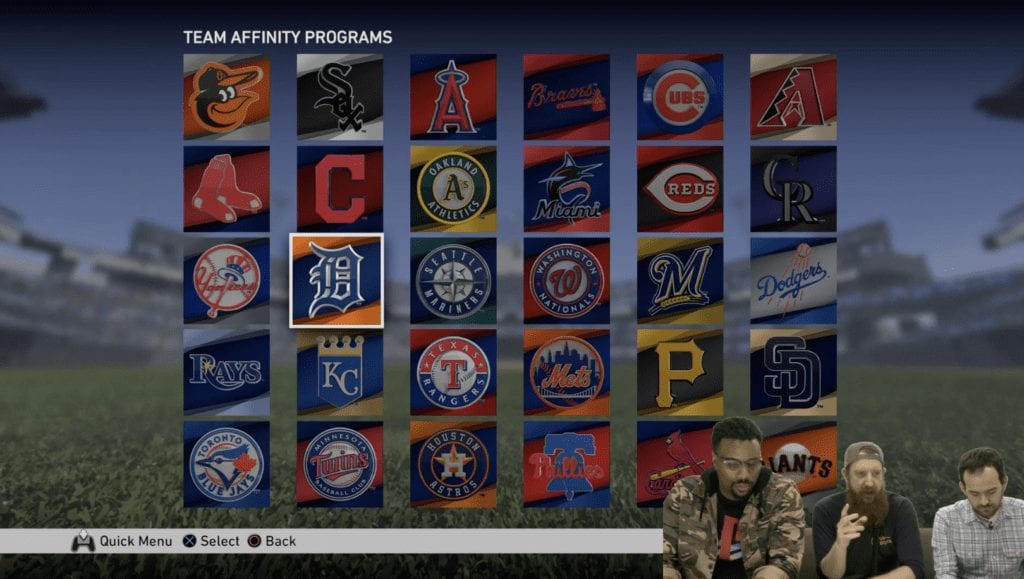Pick the Seattle Mariners tile

pos(453,280)
